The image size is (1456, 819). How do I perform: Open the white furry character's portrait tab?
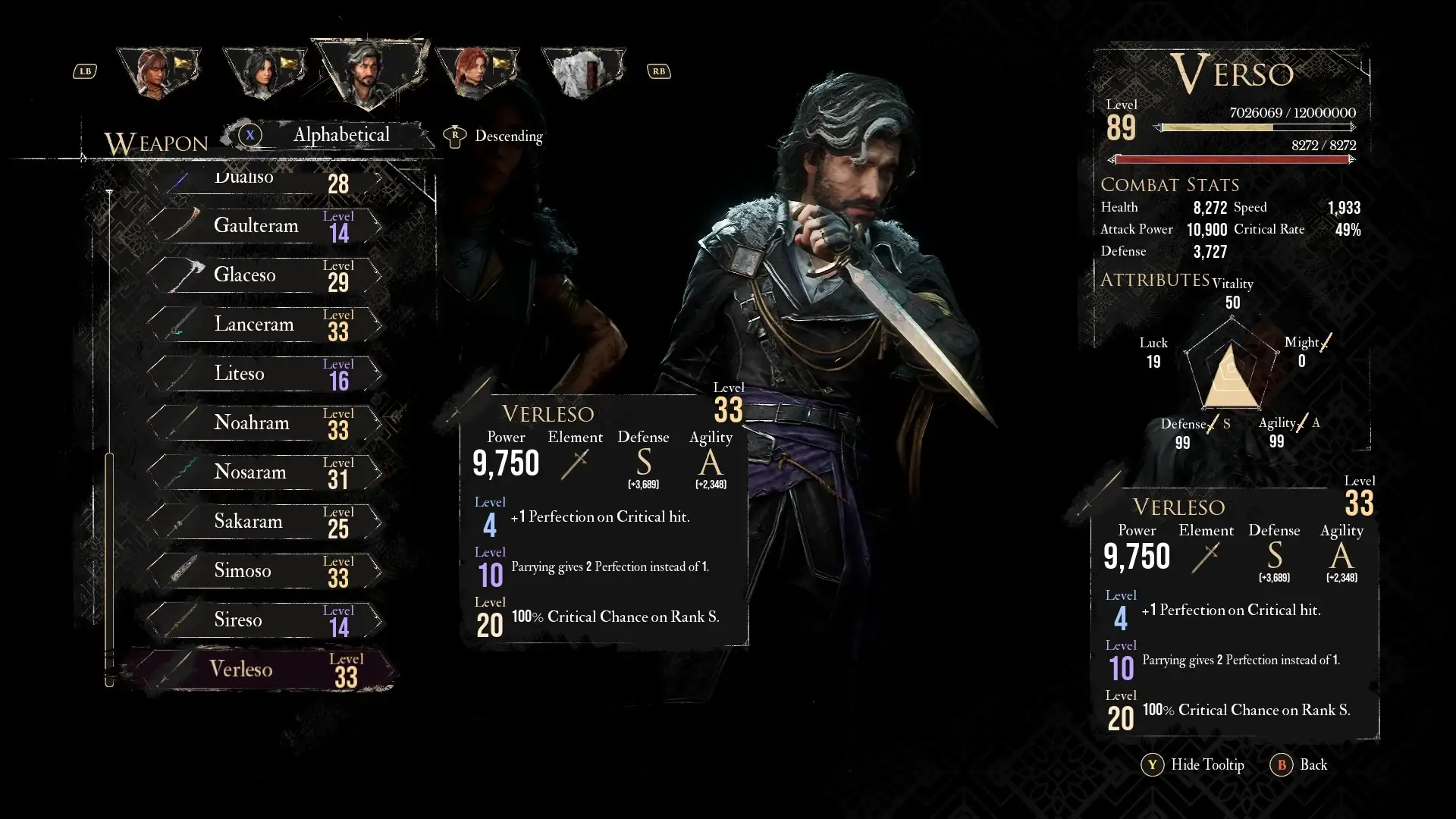(x=582, y=73)
